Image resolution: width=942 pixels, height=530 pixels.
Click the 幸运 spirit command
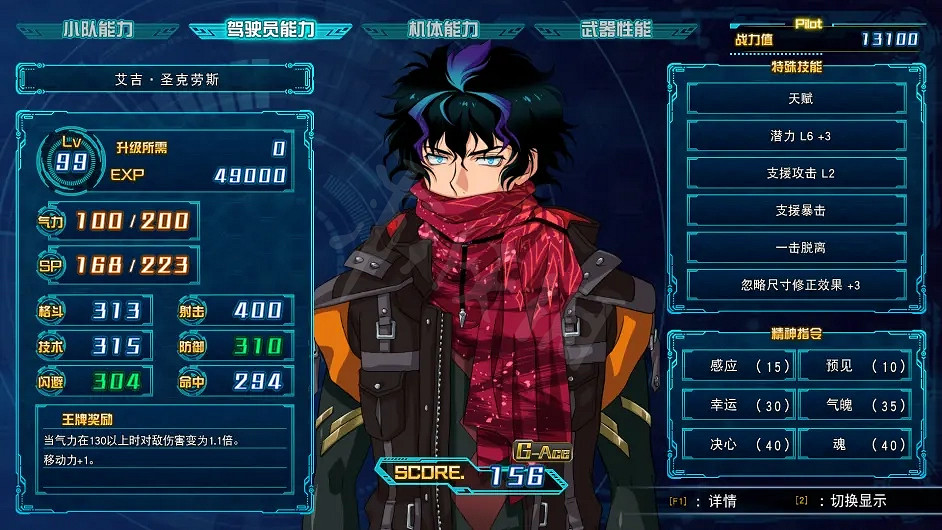(x=738, y=405)
